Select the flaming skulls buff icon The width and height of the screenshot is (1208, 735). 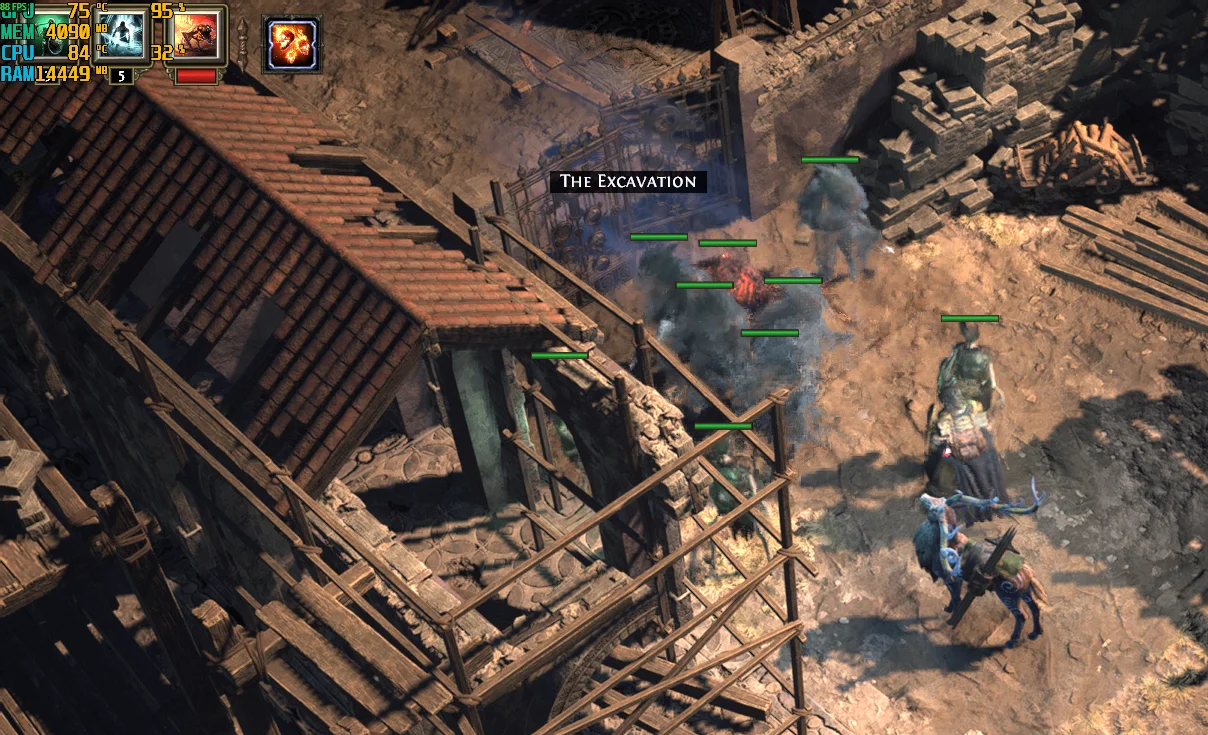(x=292, y=44)
